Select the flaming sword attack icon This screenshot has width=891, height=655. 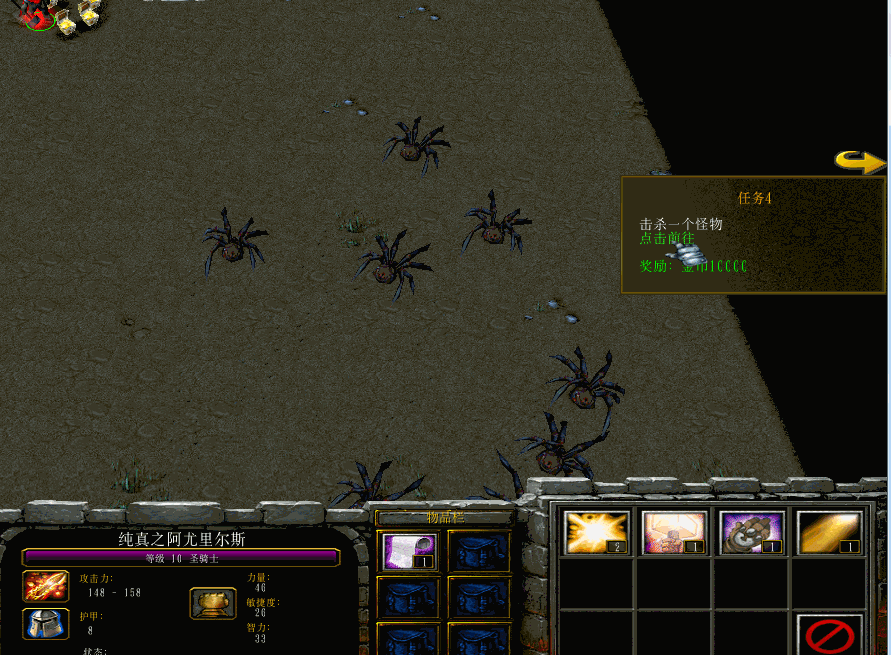coord(46,585)
